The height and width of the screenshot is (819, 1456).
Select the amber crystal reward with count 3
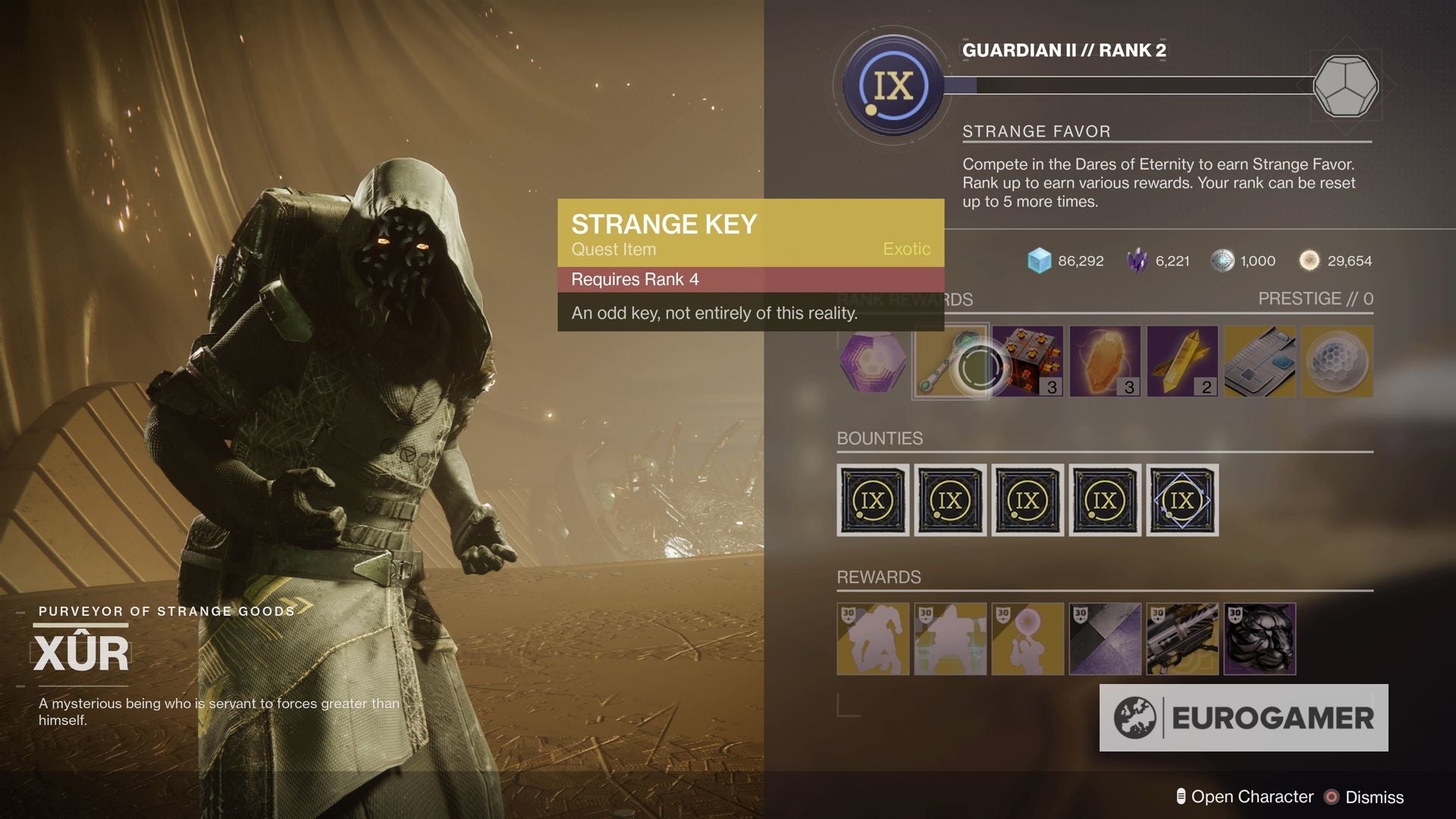click(x=1105, y=361)
